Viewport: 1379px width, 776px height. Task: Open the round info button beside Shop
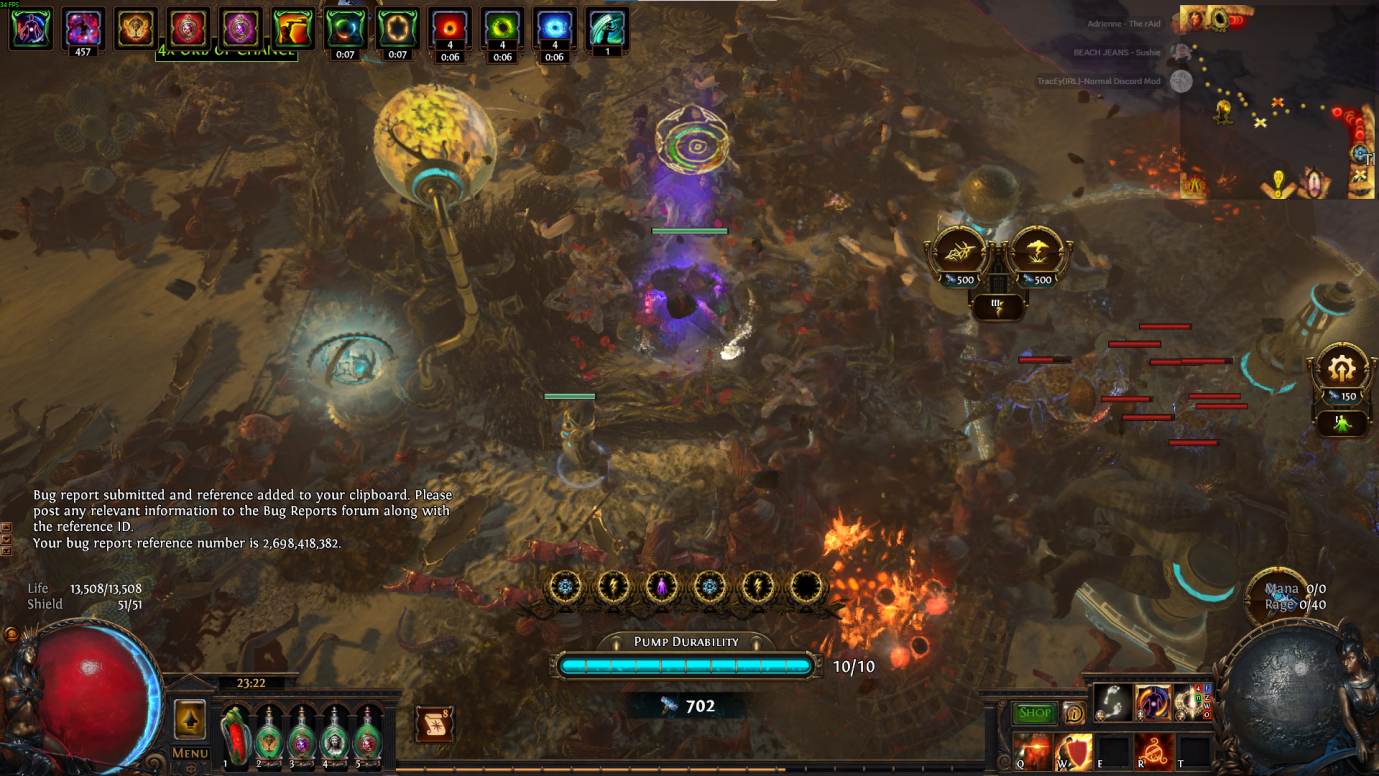(1074, 714)
